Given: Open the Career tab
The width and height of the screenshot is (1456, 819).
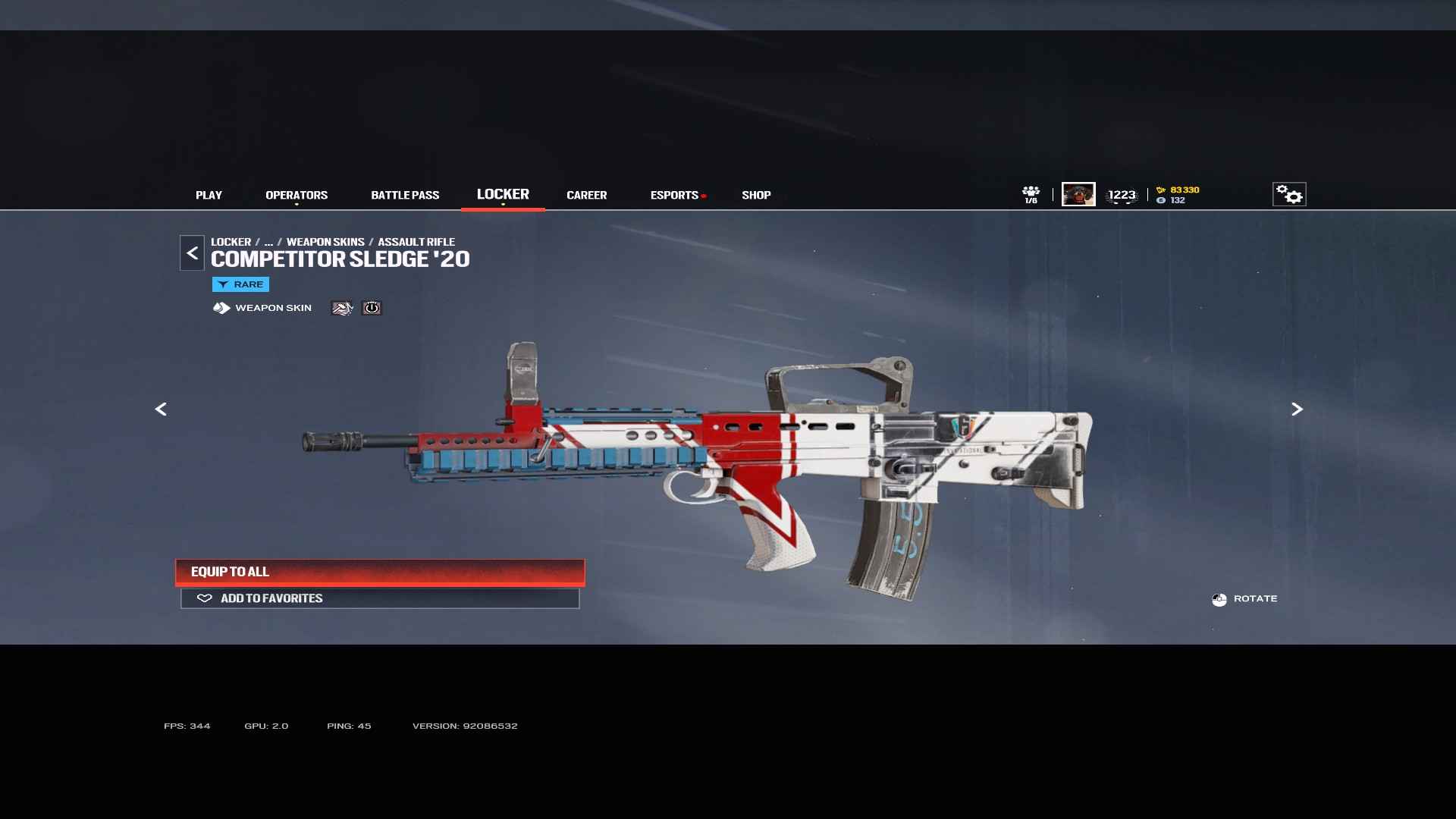Looking at the screenshot, I should coord(586,195).
